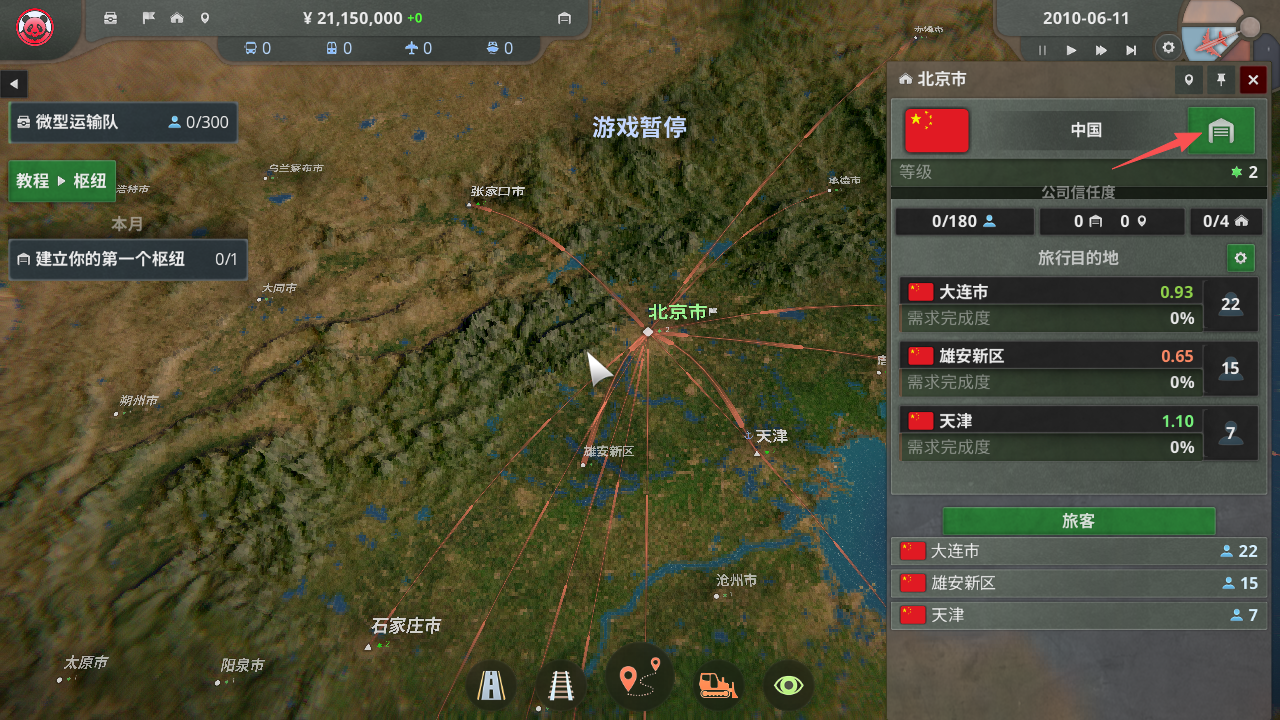Close the 北京市 city panel
Viewport: 1280px width, 720px height.
1253,80
